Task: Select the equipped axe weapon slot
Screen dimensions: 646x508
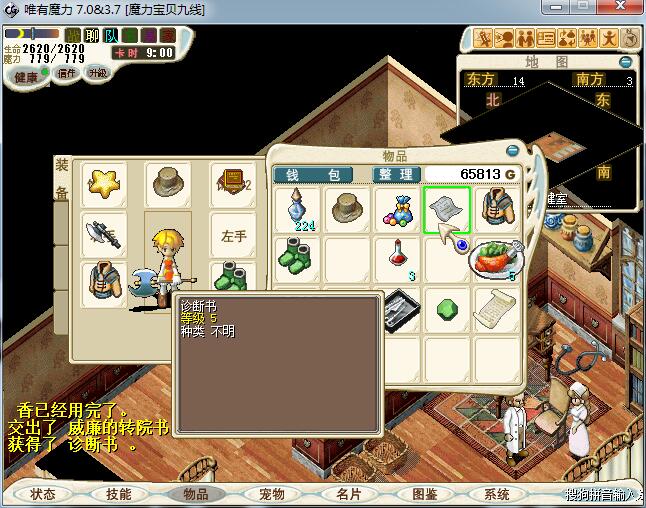Action: [104, 236]
